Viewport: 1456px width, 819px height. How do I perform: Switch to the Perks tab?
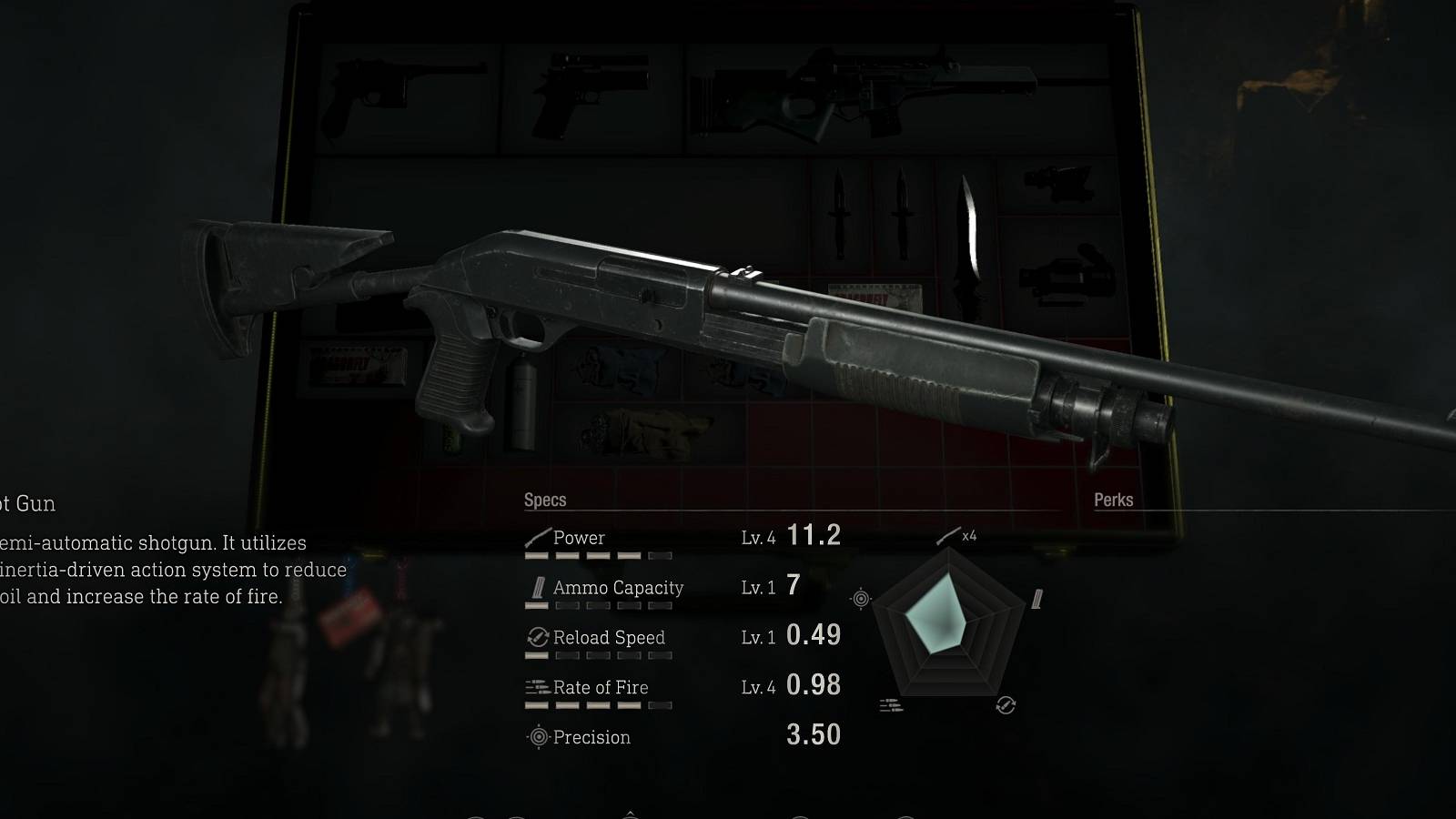pos(1115,500)
